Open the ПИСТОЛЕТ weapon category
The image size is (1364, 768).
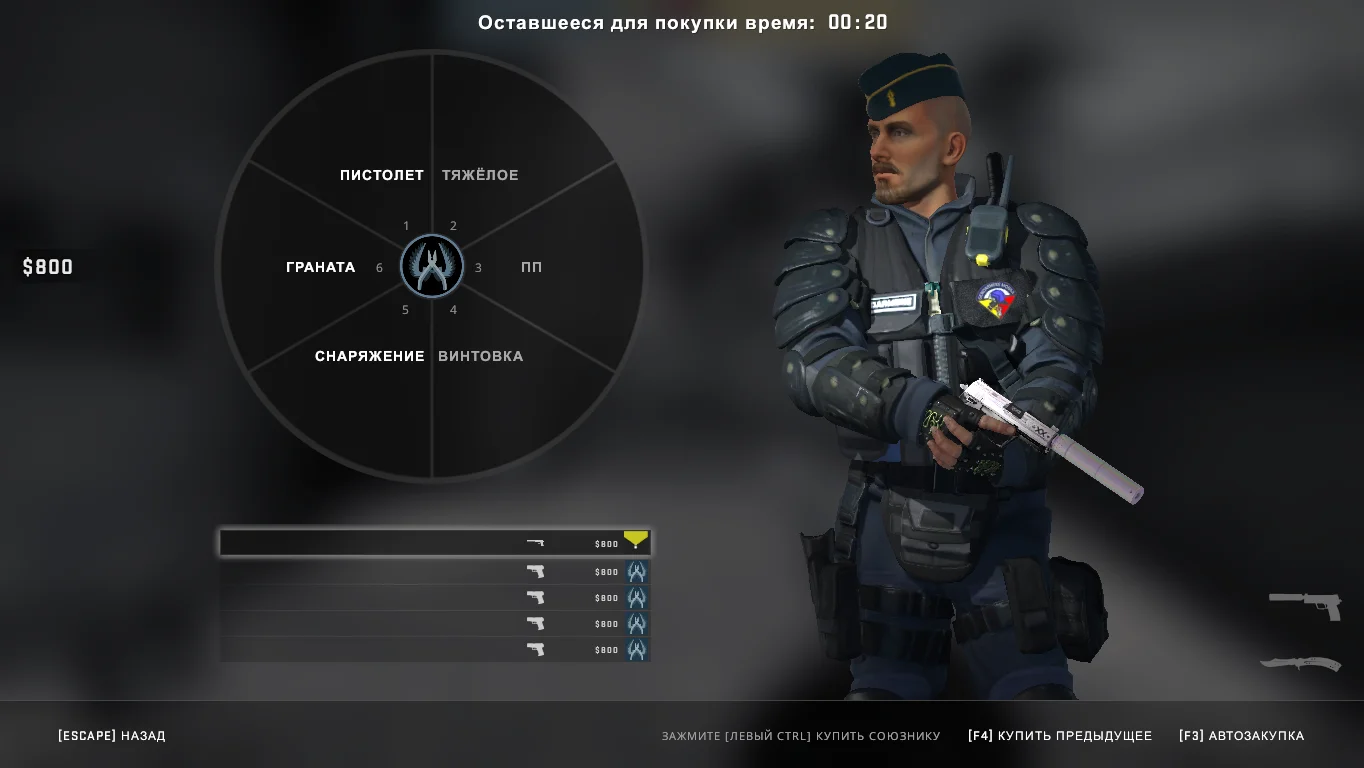(x=381, y=175)
